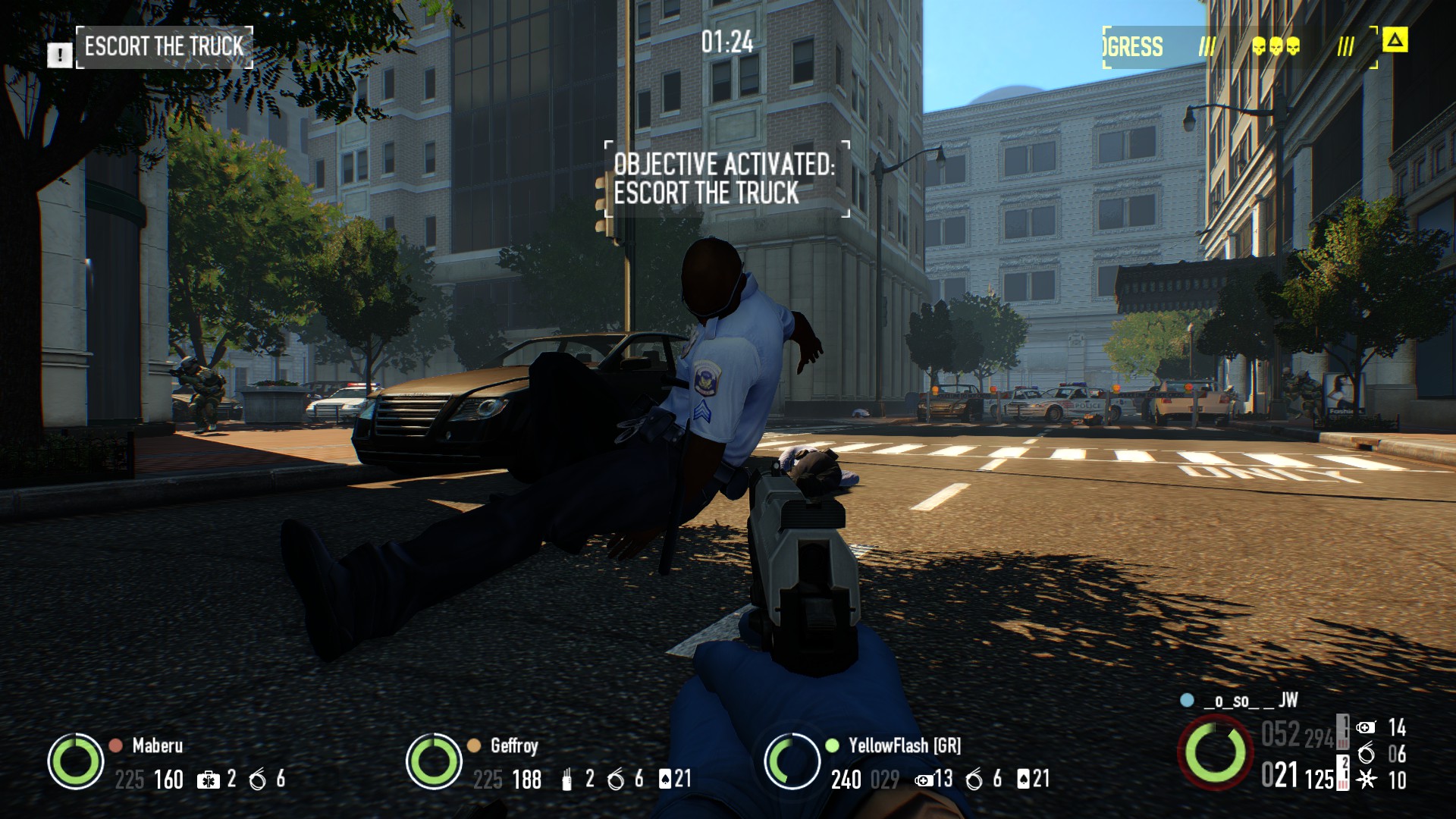Image resolution: width=1456 pixels, height=819 pixels.
Task: Click YellowFlash's spade playing card icon
Action: [1024, 779]
